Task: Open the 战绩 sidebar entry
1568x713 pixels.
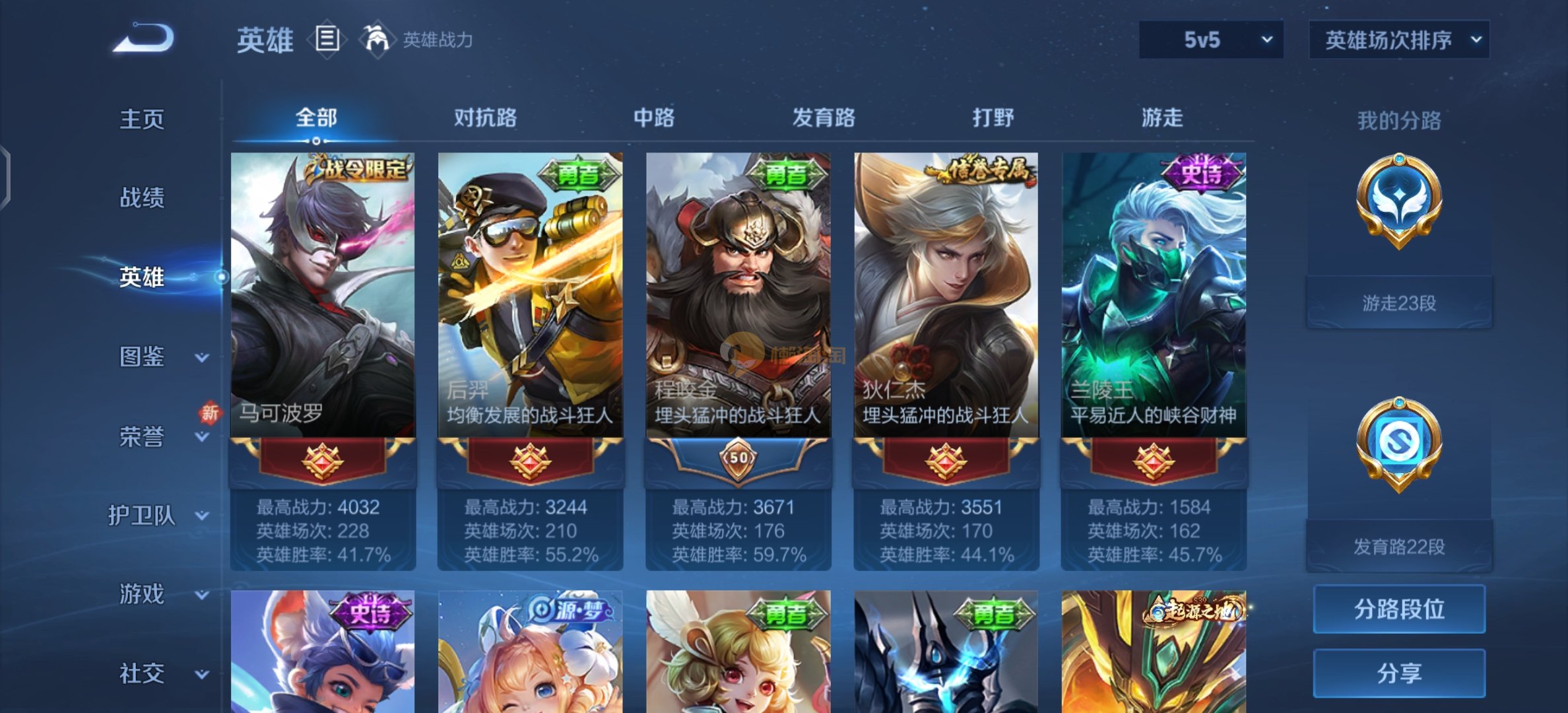Action: click(x=141, y=197)
